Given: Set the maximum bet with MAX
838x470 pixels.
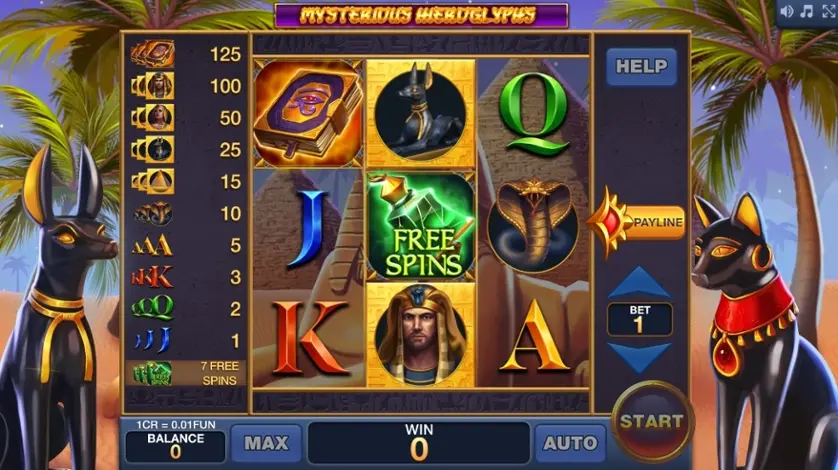Looking at the screenshot, I should 266,443.
